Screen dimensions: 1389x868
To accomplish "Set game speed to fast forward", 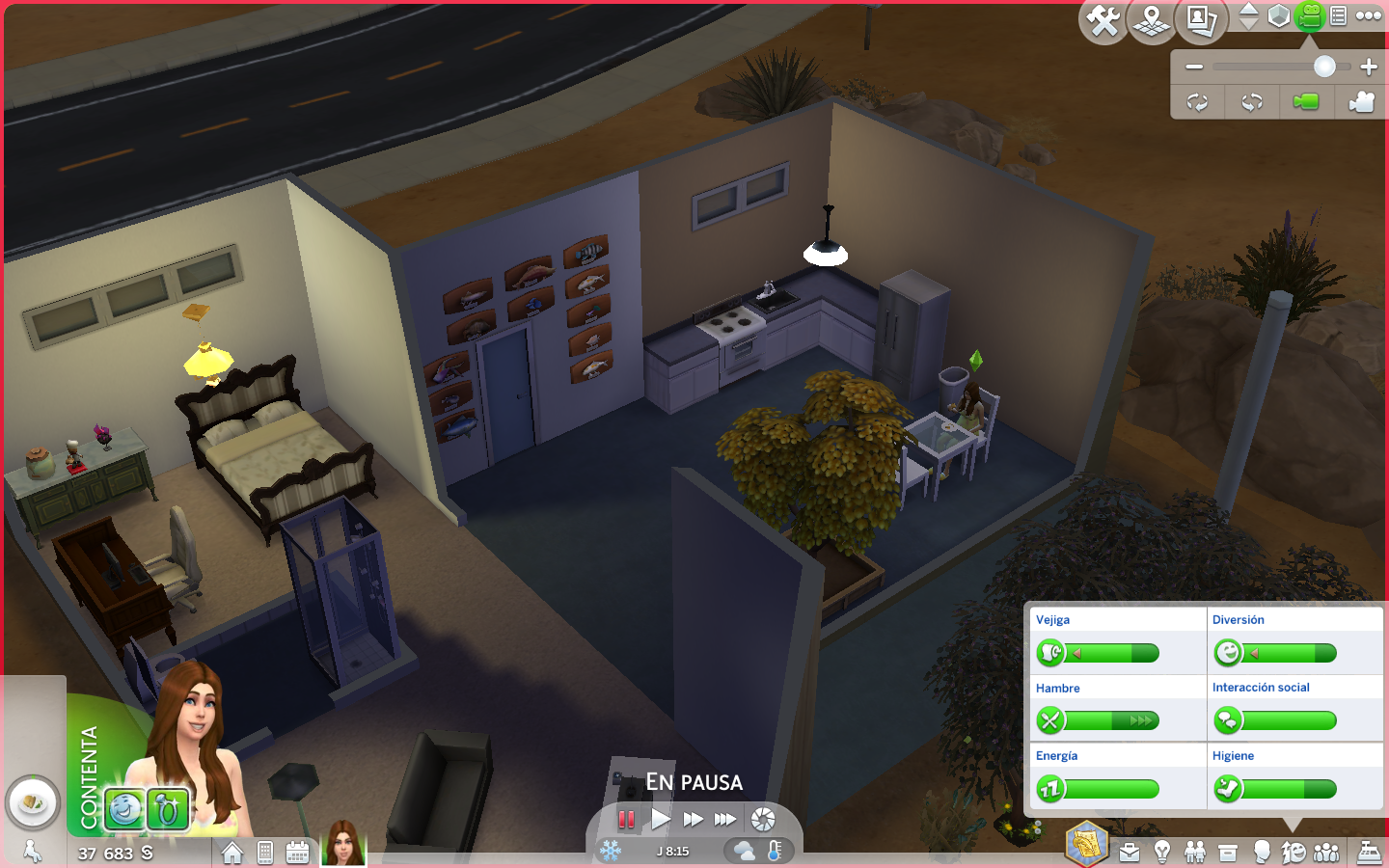I will 693,820.
